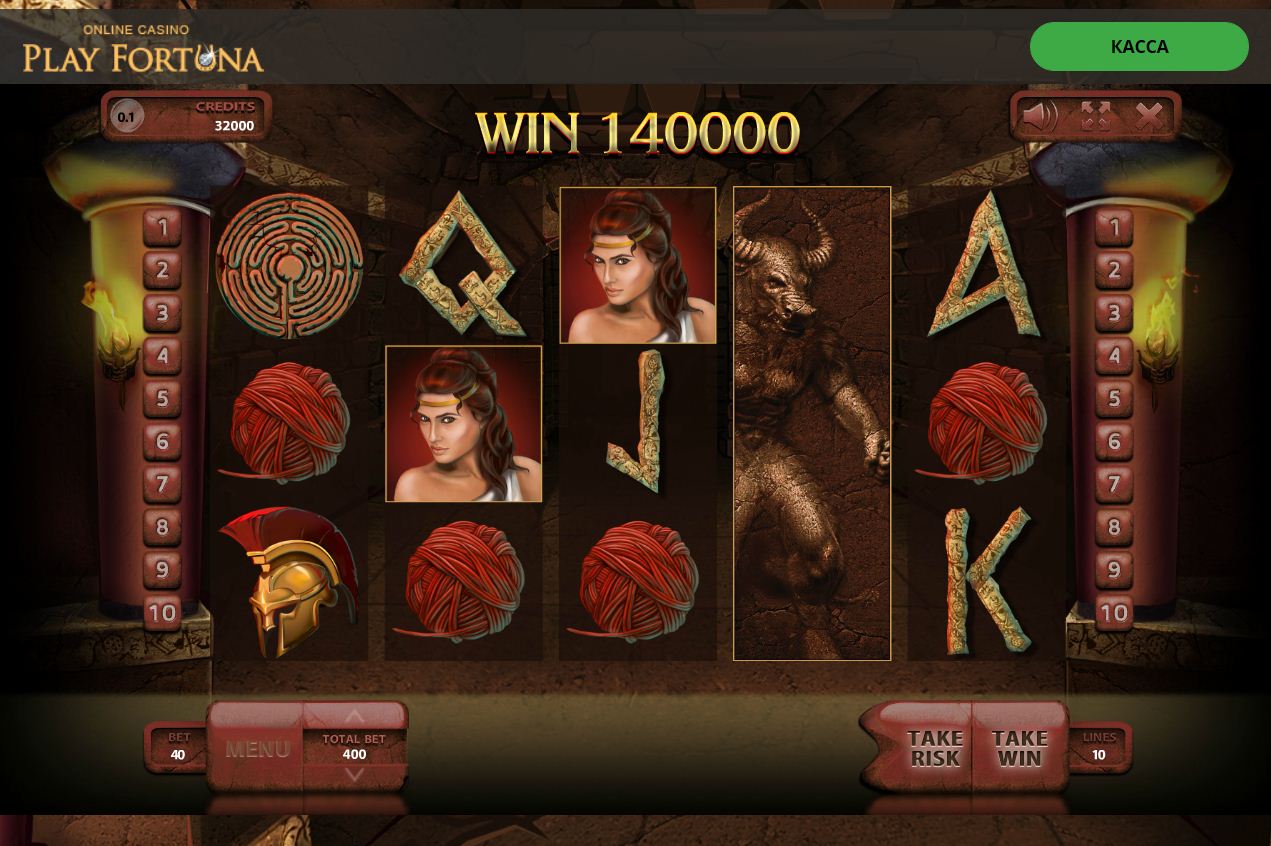Image resolution: width=1271 pixels, height=846 pixels.
Task: Decrease total bet with the down arrow
Action: point(354,775)
